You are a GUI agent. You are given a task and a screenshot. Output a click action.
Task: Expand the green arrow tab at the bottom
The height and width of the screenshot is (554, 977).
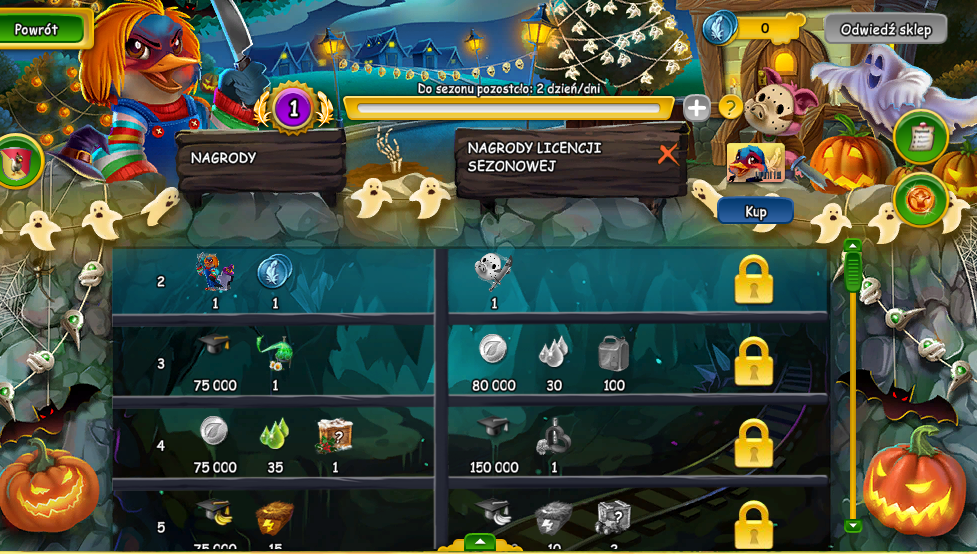tap(480, 542)
